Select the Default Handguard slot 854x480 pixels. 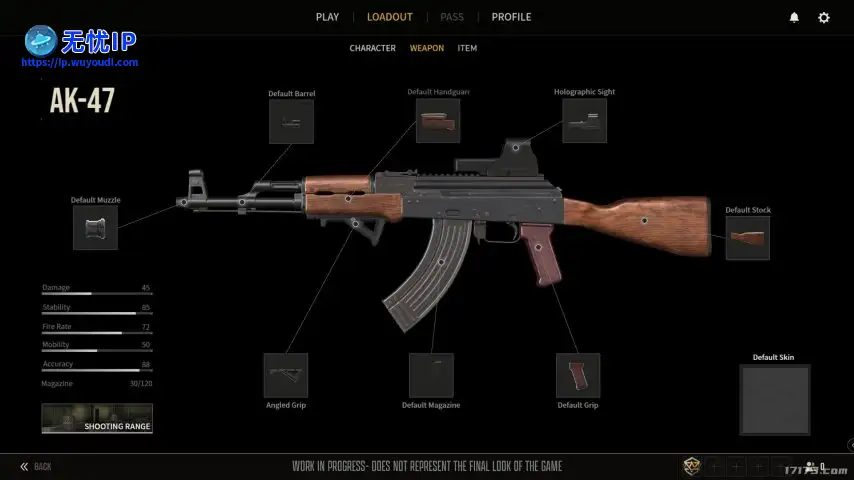[438, 120]
